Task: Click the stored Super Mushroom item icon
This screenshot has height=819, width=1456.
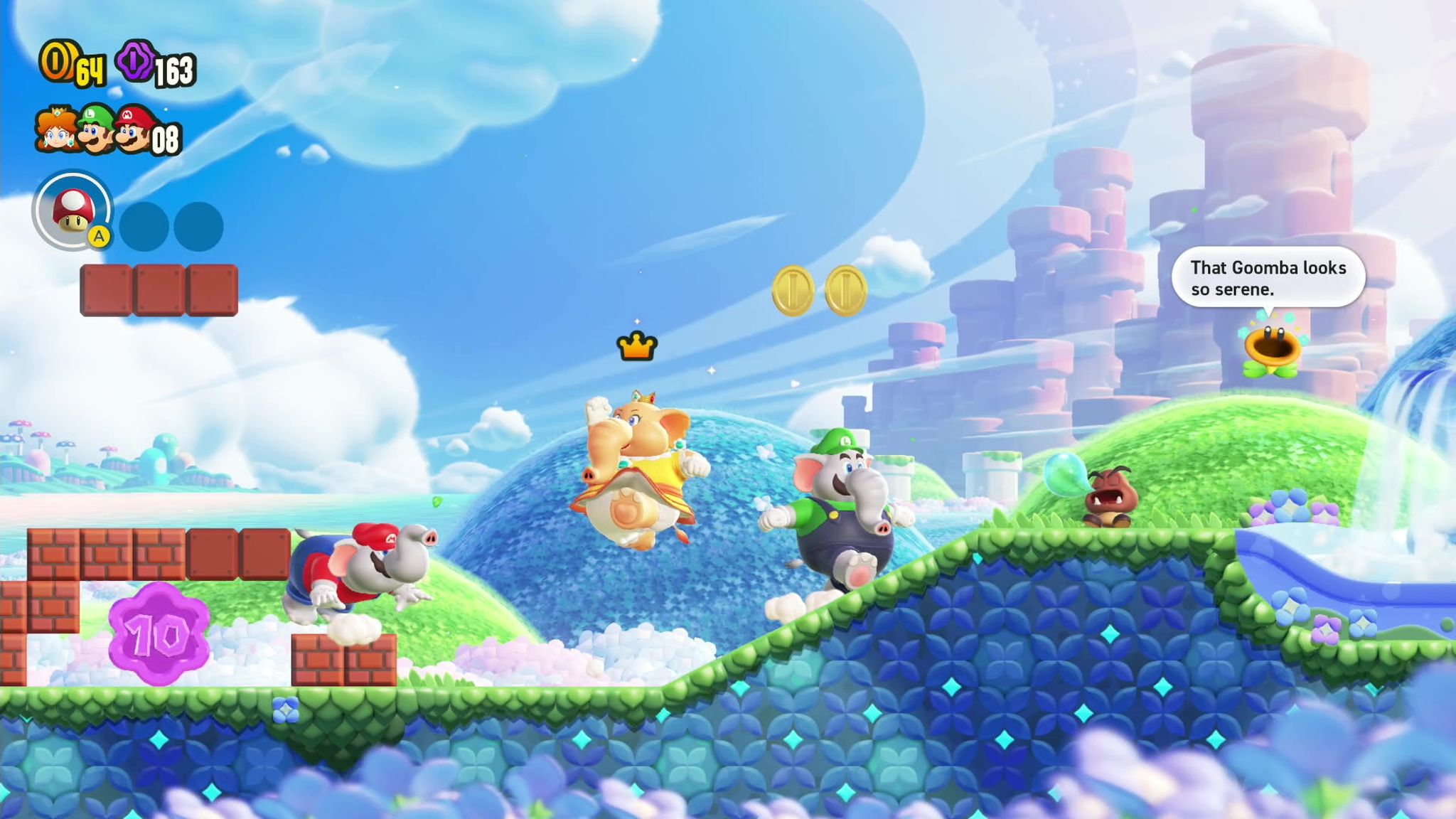Action: click(74, 210)
